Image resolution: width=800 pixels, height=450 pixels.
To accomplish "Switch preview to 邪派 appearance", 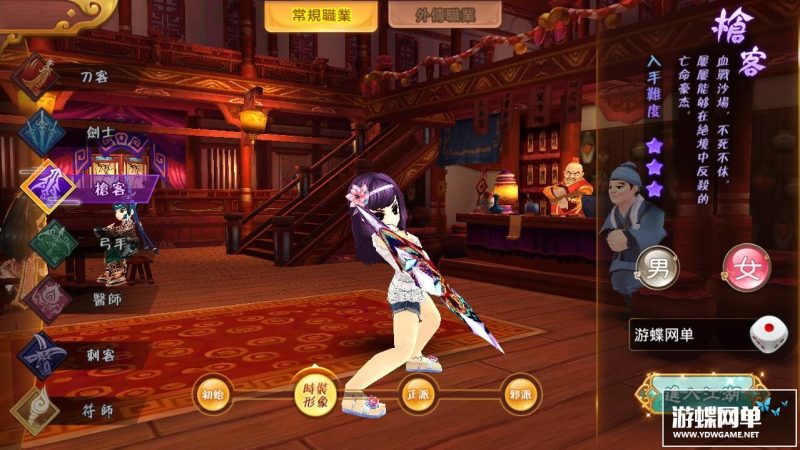I will click(x=522, y=392).
